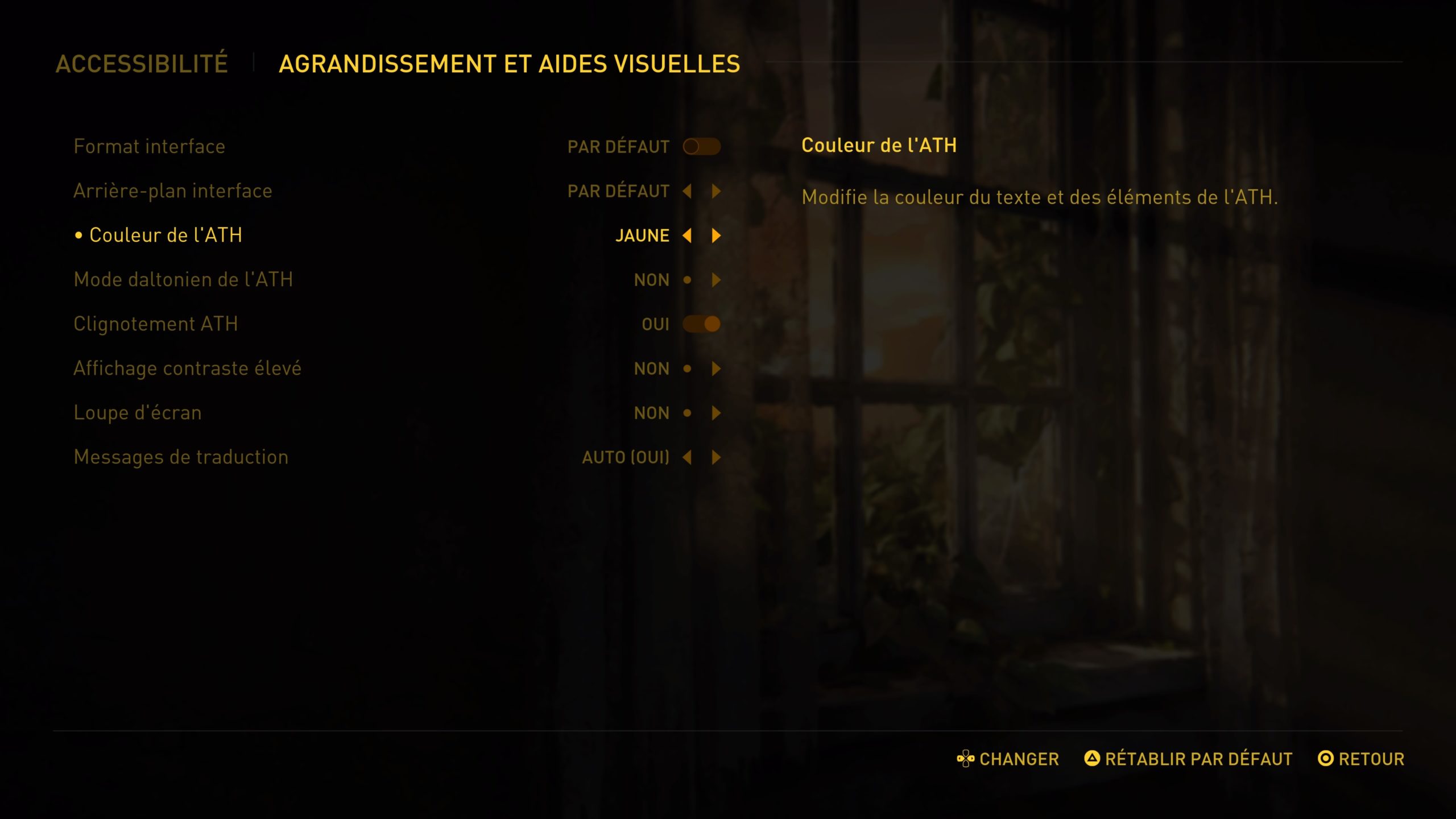Select the Messages de traduction row

point(181,457)
